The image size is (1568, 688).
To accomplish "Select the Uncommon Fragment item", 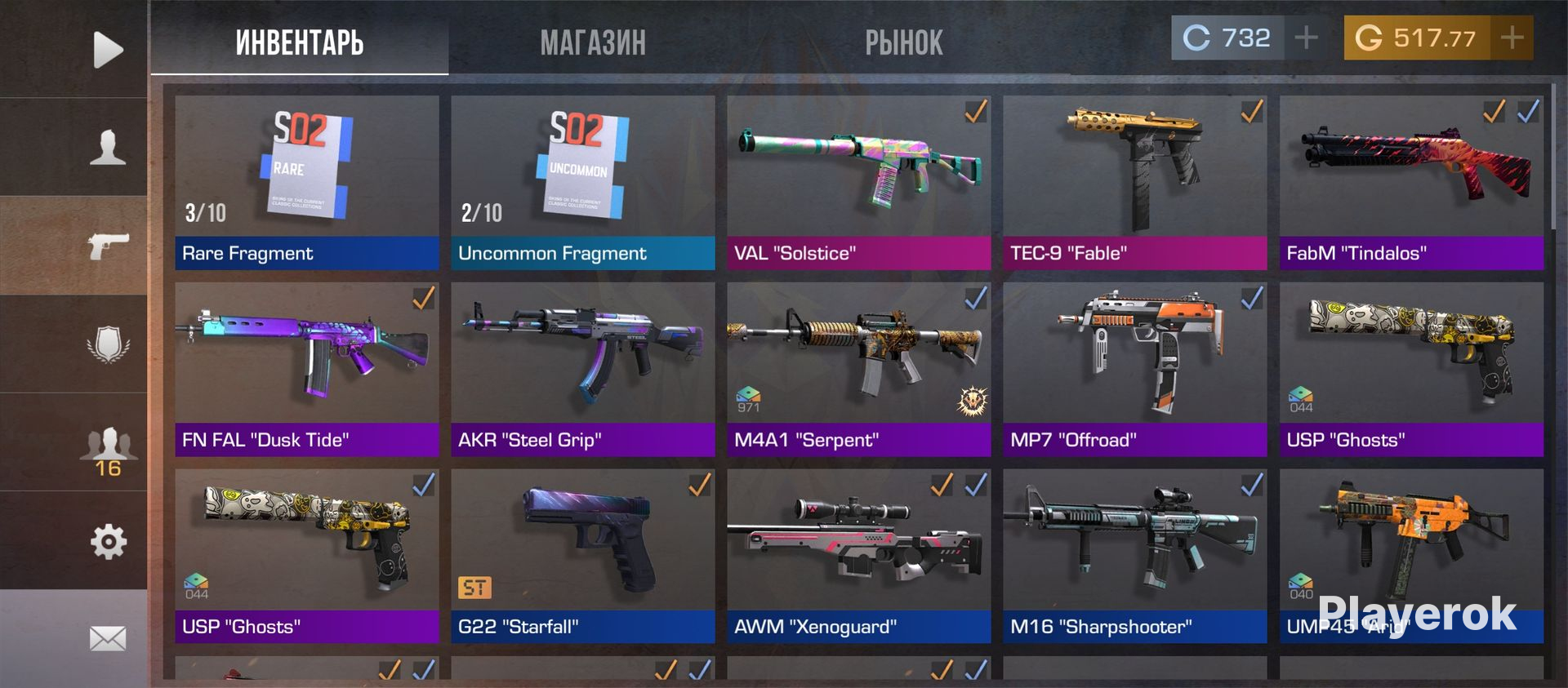I will (x=582, y=182).
